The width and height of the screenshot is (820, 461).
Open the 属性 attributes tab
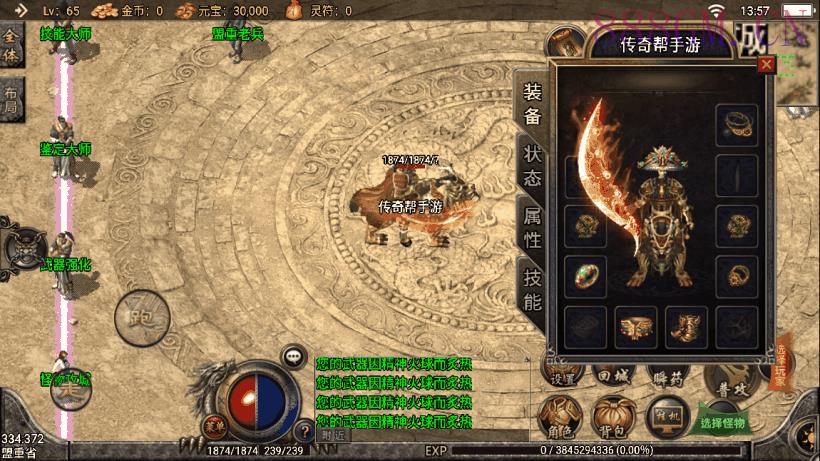532,226
